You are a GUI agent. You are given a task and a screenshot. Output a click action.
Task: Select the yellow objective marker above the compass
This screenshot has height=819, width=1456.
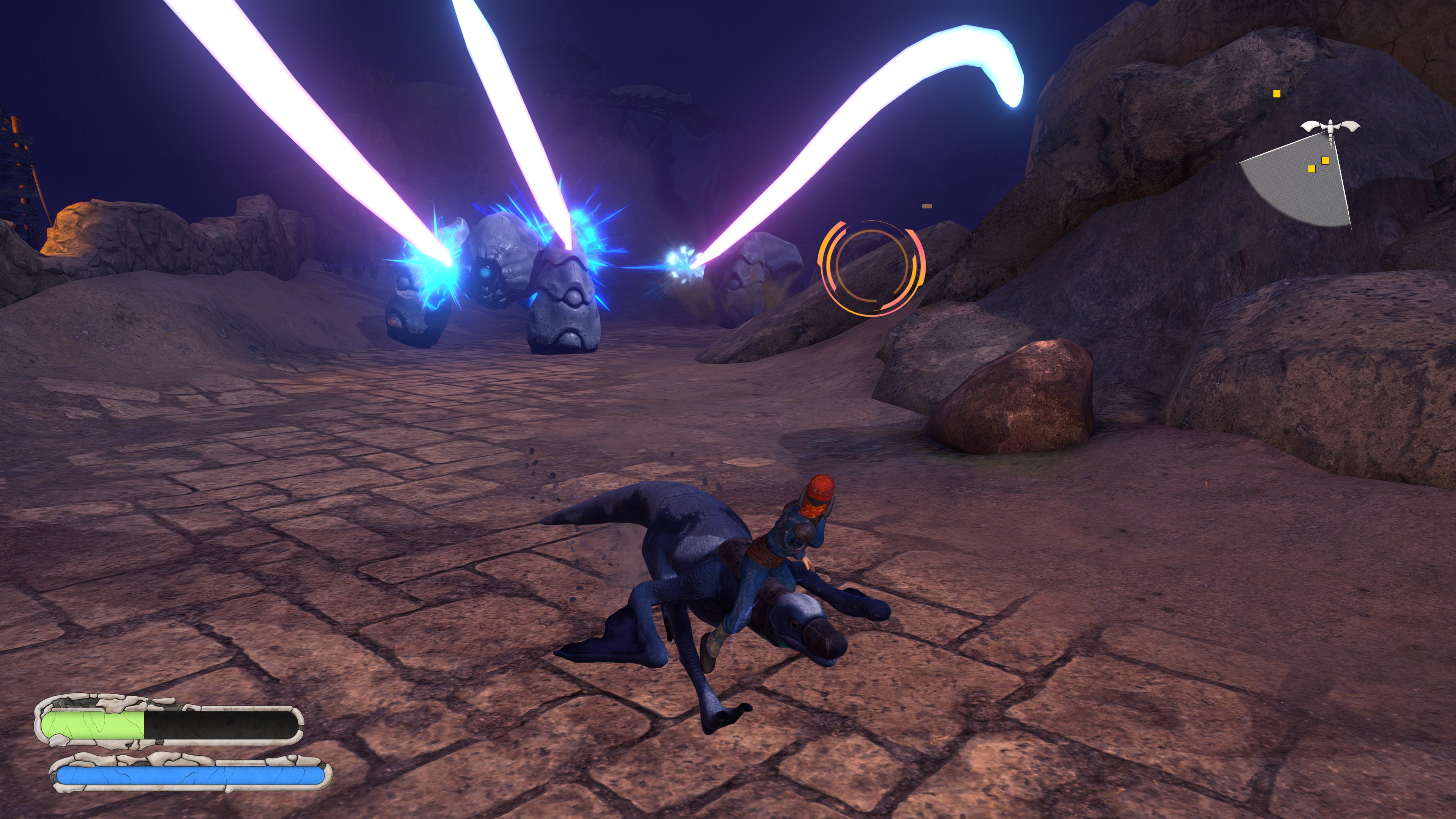tap(1277, 94)
